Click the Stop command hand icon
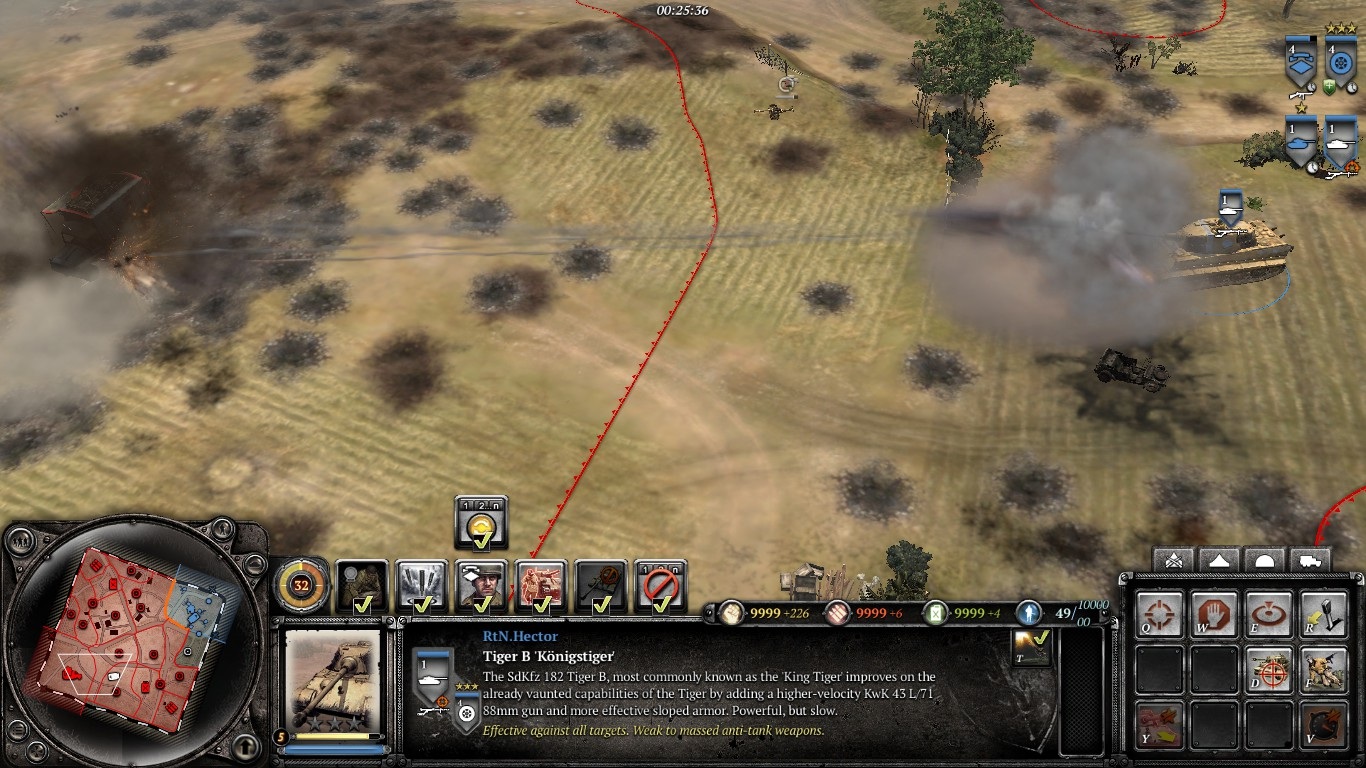The width and height of the screenshot is (1366, 768). click(x=1214, y=614)
